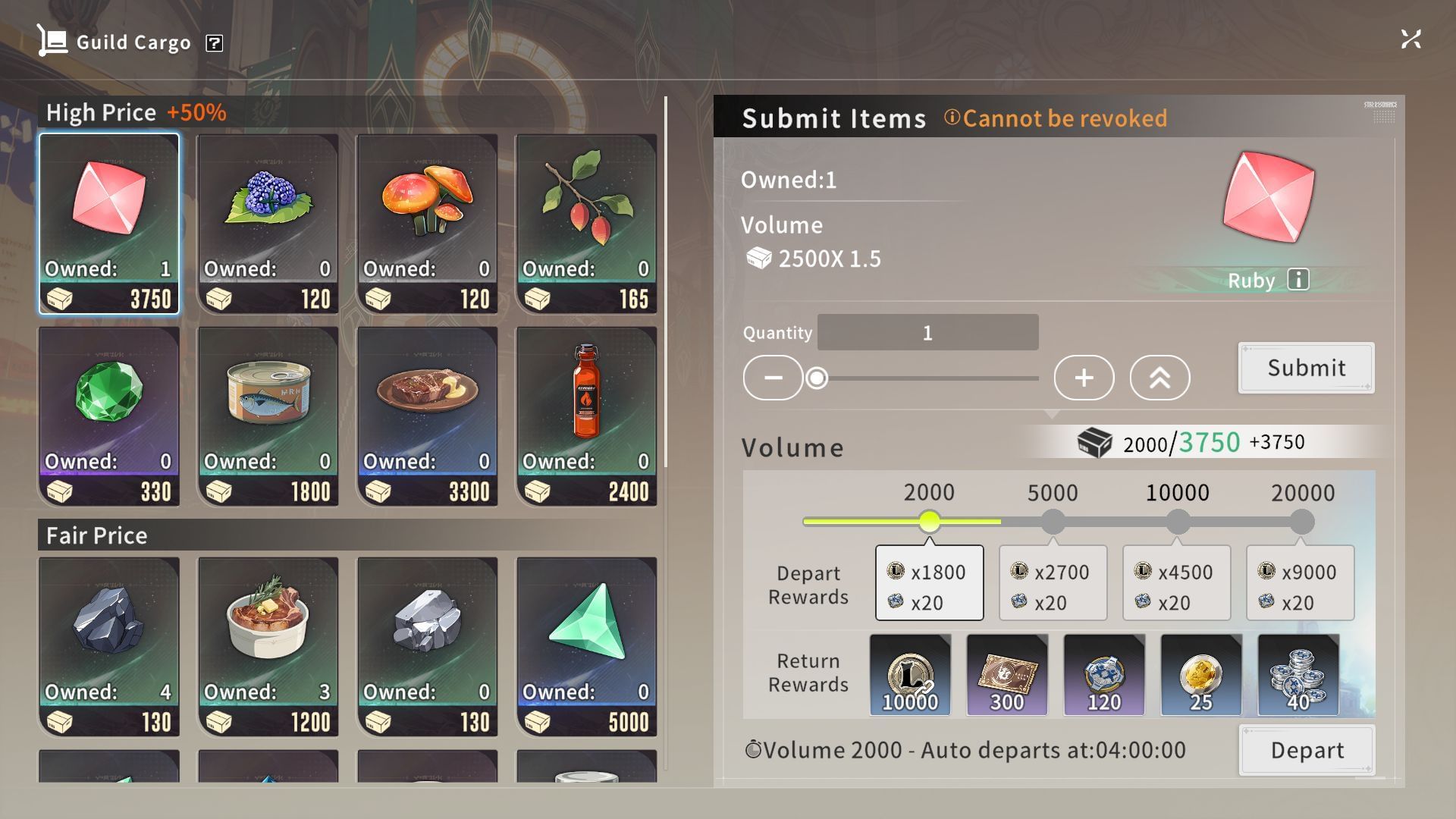The image size is (1456, 819).
Task: Choose the orange mushrooms cargo item
Action: click(428, 224)
